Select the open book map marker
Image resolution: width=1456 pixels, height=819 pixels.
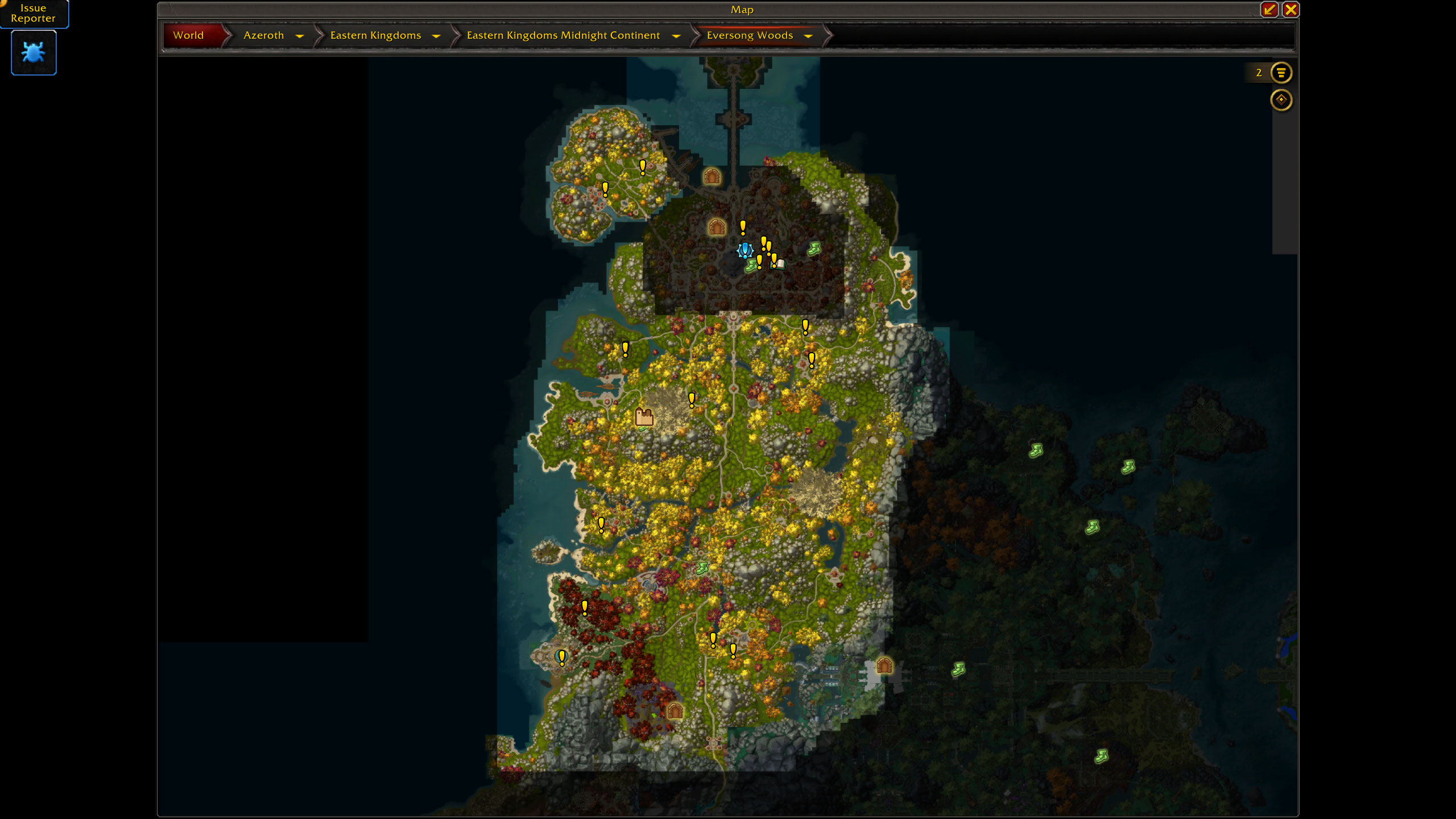tap(780, 263)
